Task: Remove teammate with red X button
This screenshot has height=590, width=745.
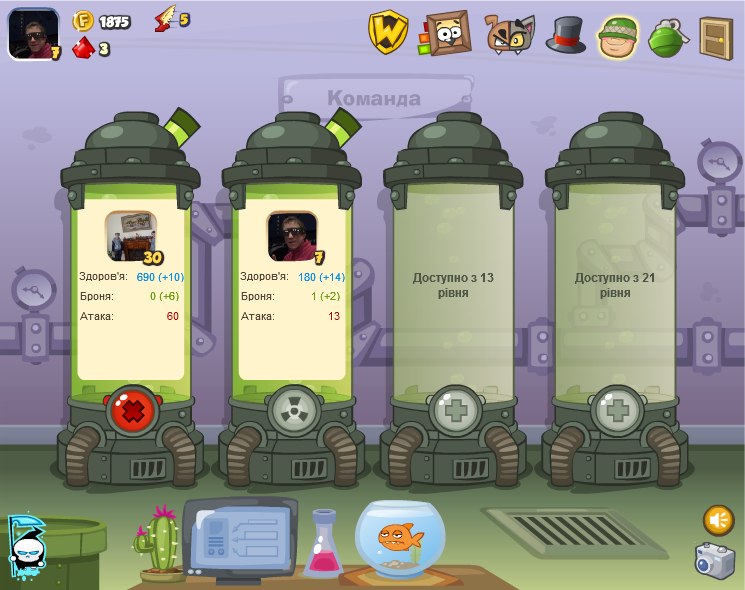Action: (x=131, y=409)
